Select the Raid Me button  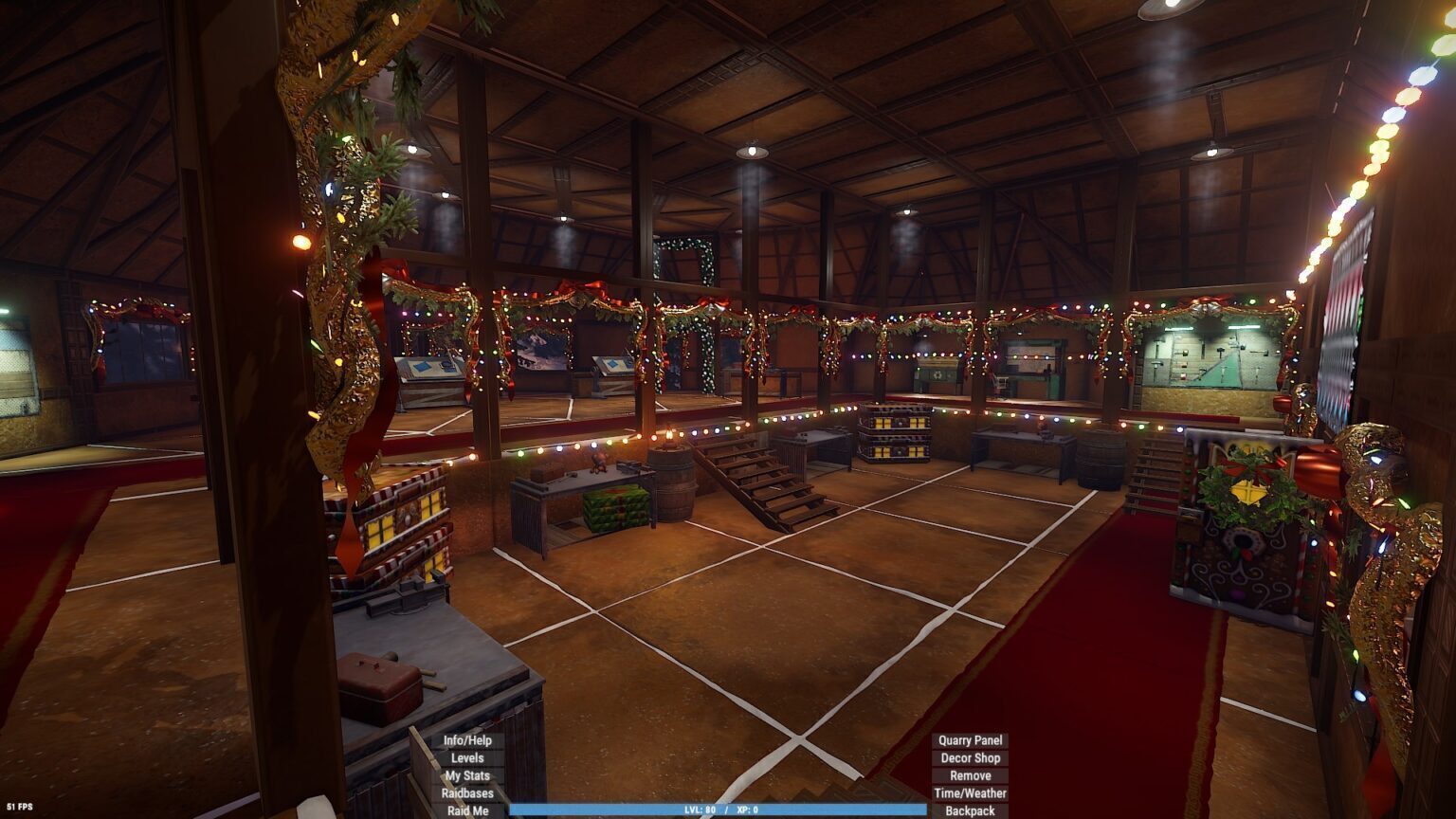(467, 810)
